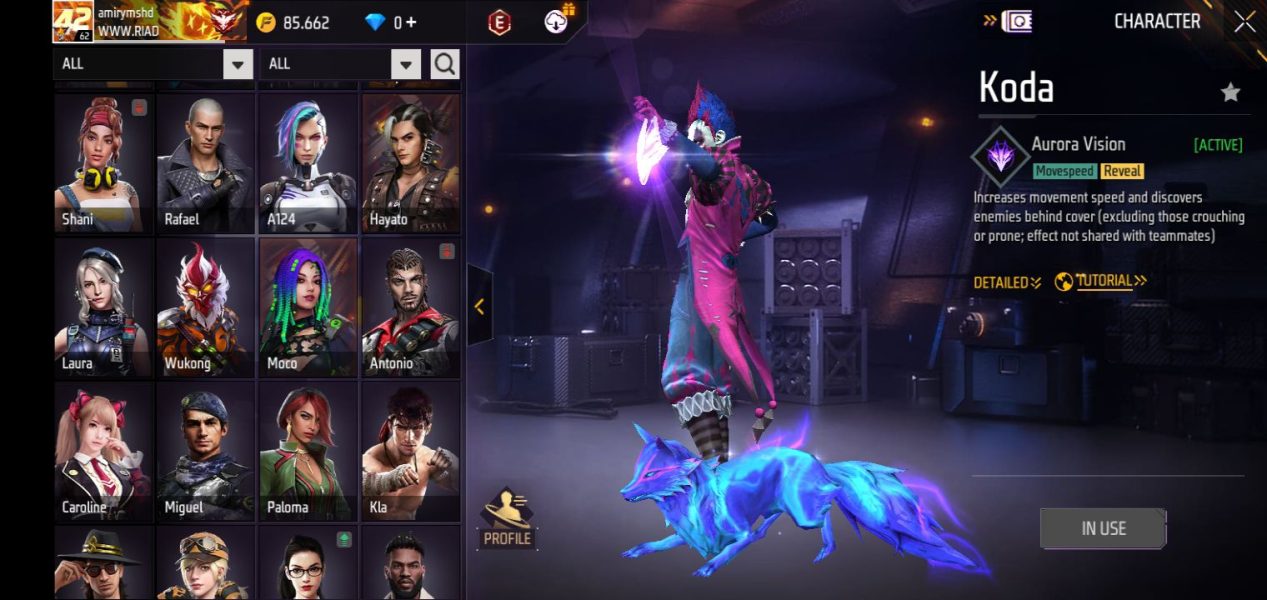Image resolution: width=1267 pixels, height=600 pixels.
Task: Select Moco with green braids
Action: coord(308,307)
